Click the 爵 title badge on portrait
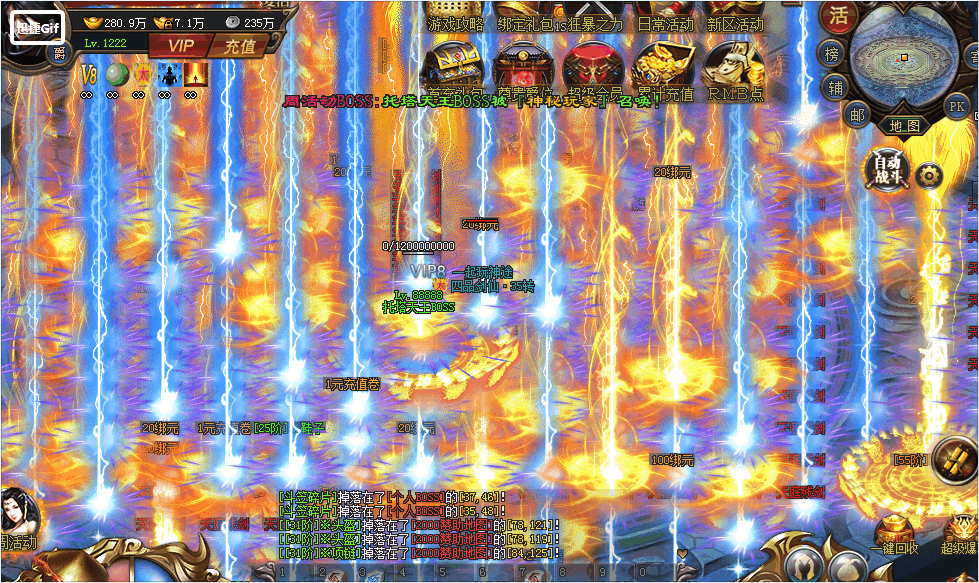979x583 pixels. (59, 52)
